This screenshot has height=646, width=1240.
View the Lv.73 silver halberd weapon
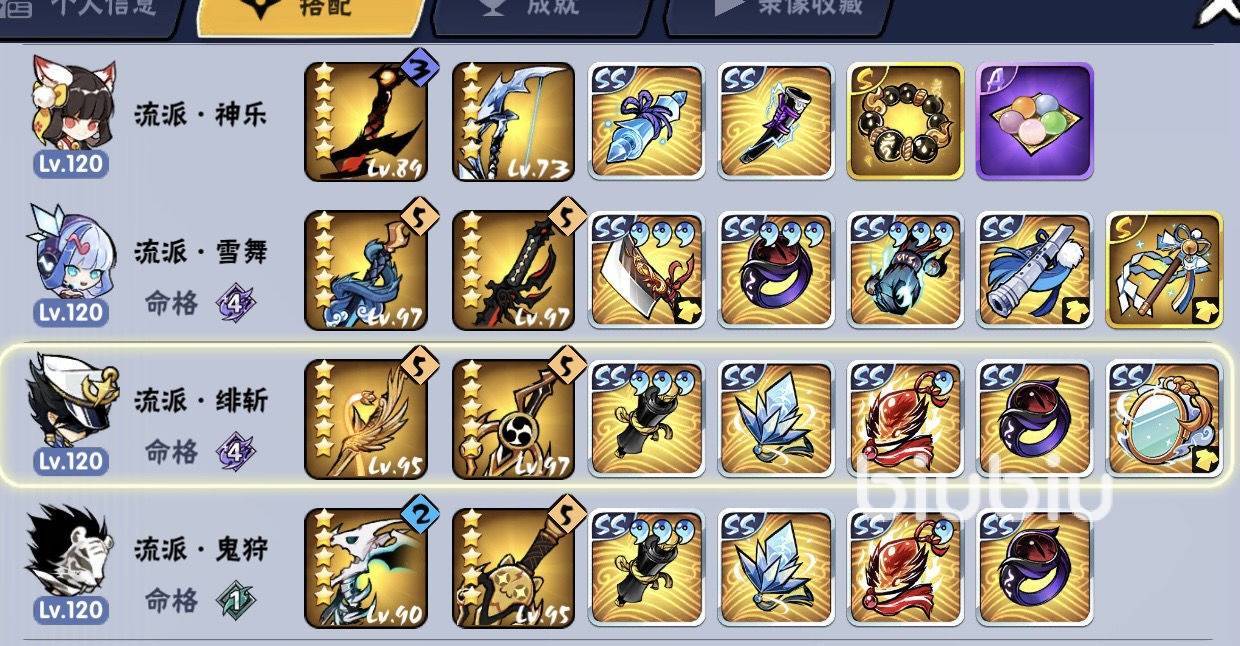pos(513,122)
